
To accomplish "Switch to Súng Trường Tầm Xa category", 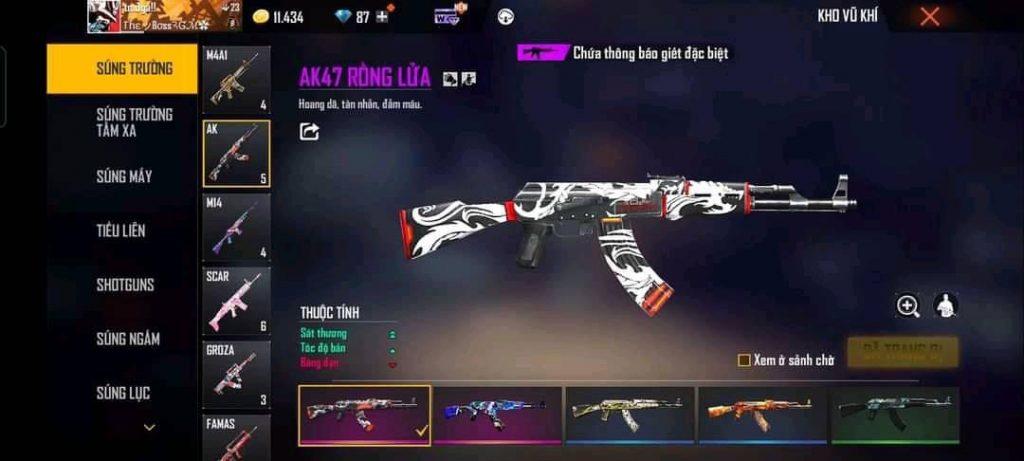I will click(x=134, y=122).
